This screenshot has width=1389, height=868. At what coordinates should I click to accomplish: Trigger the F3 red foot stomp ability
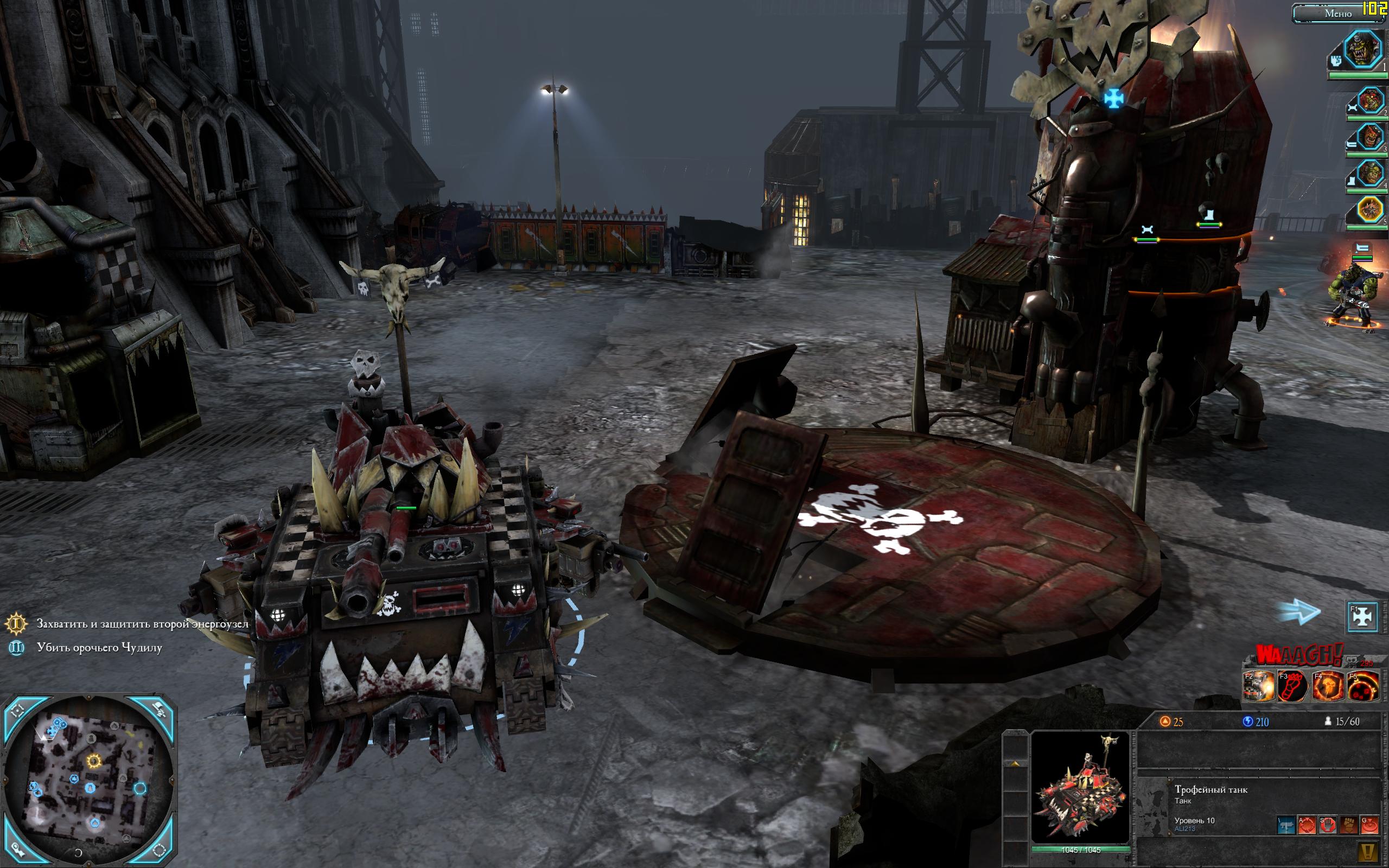click(x=1293, y=687)
